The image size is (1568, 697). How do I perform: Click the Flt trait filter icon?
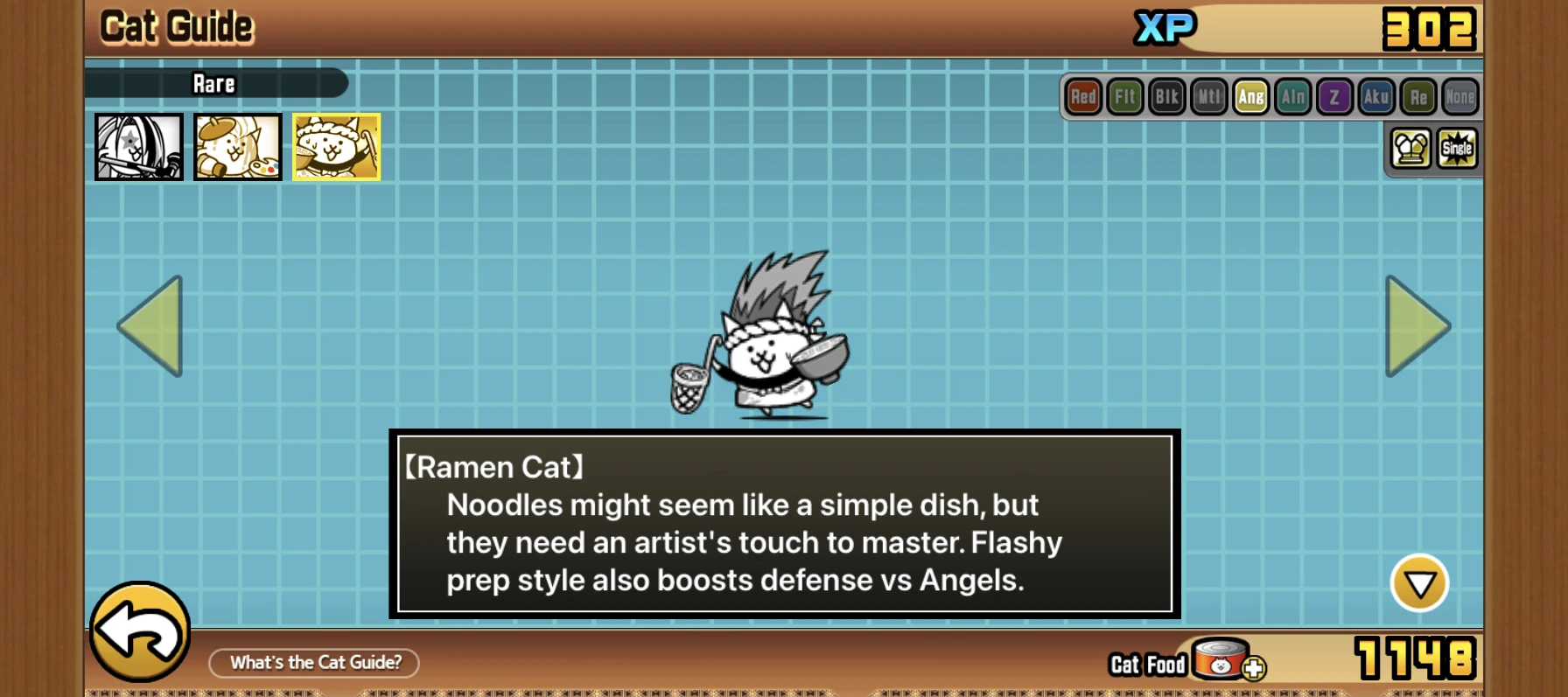coord(1125,98)
